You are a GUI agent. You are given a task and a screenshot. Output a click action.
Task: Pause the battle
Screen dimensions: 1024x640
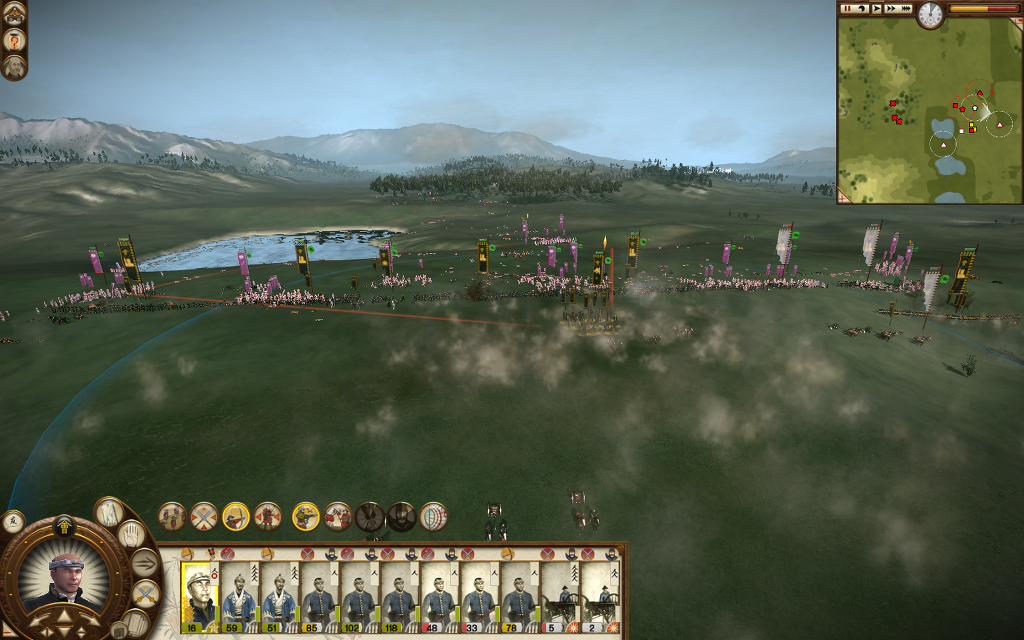847,8
